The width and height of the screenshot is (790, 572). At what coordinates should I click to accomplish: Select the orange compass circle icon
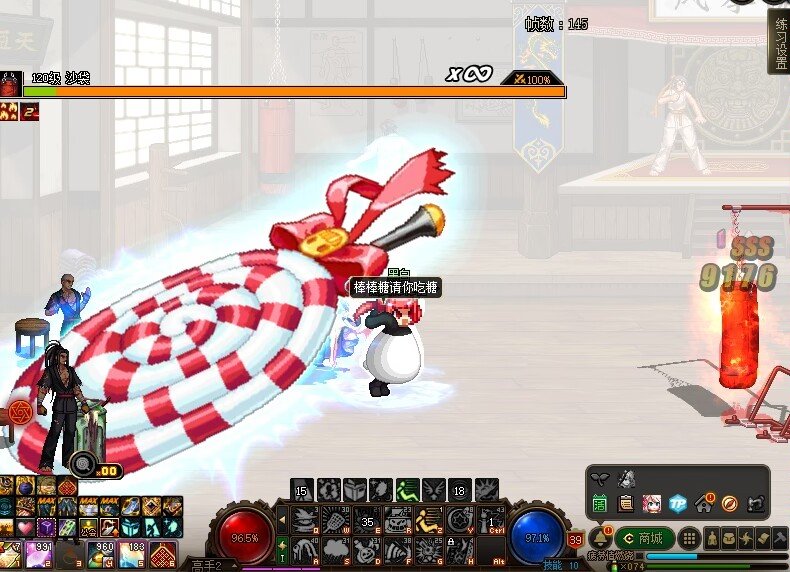729,503
